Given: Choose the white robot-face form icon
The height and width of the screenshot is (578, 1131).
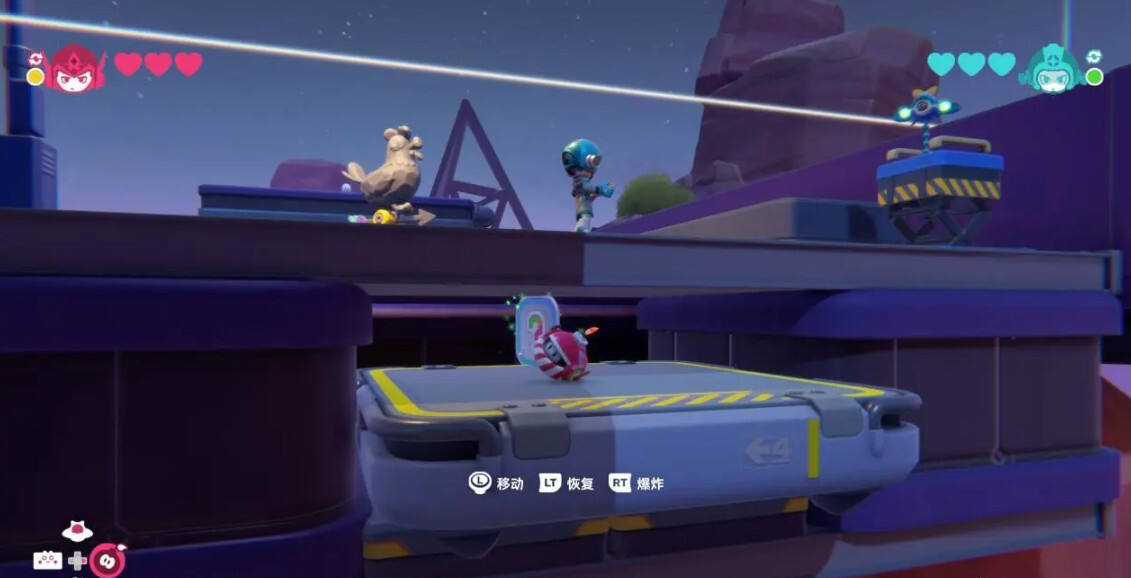Looking at the screenshot, I should click(47, 560).
